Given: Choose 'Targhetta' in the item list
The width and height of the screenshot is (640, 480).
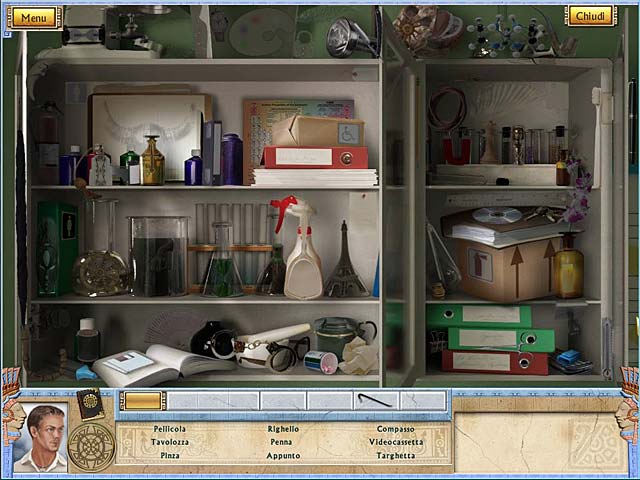Looking at the screenshot, I should pyautogui.click(x=395, y=455).
